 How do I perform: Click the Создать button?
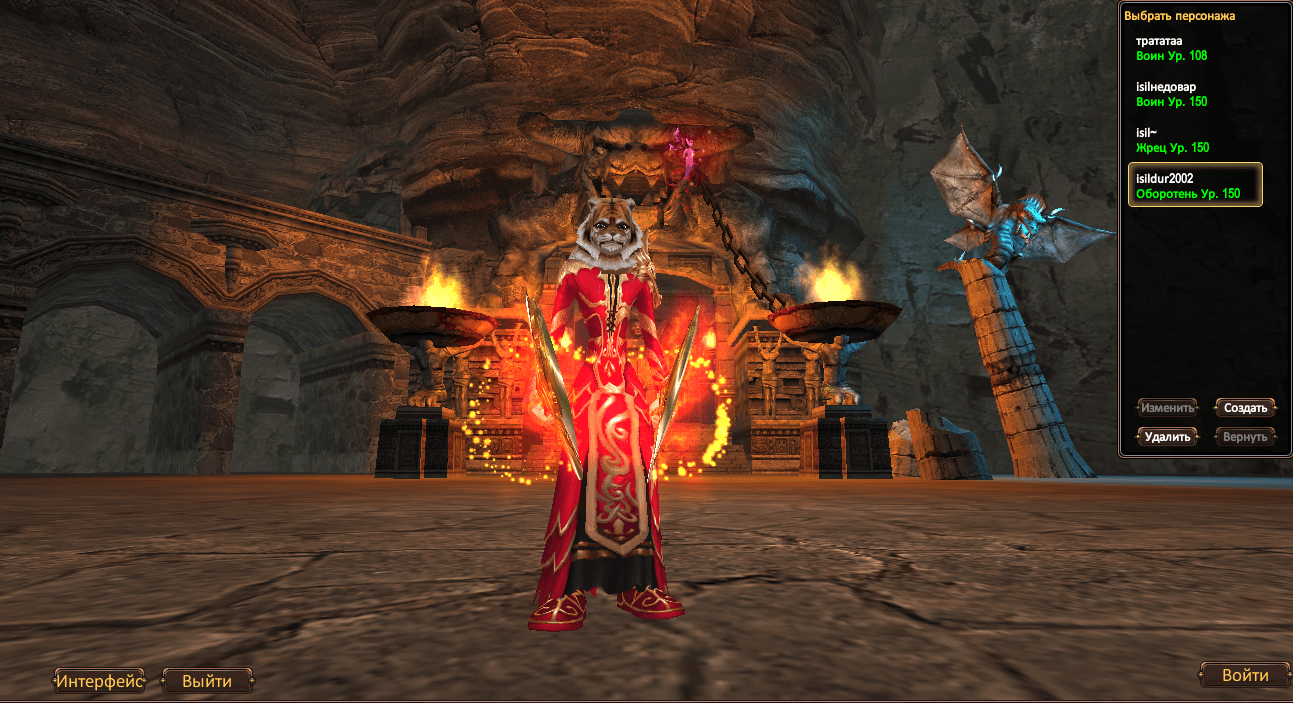(x=1245, y=408)
